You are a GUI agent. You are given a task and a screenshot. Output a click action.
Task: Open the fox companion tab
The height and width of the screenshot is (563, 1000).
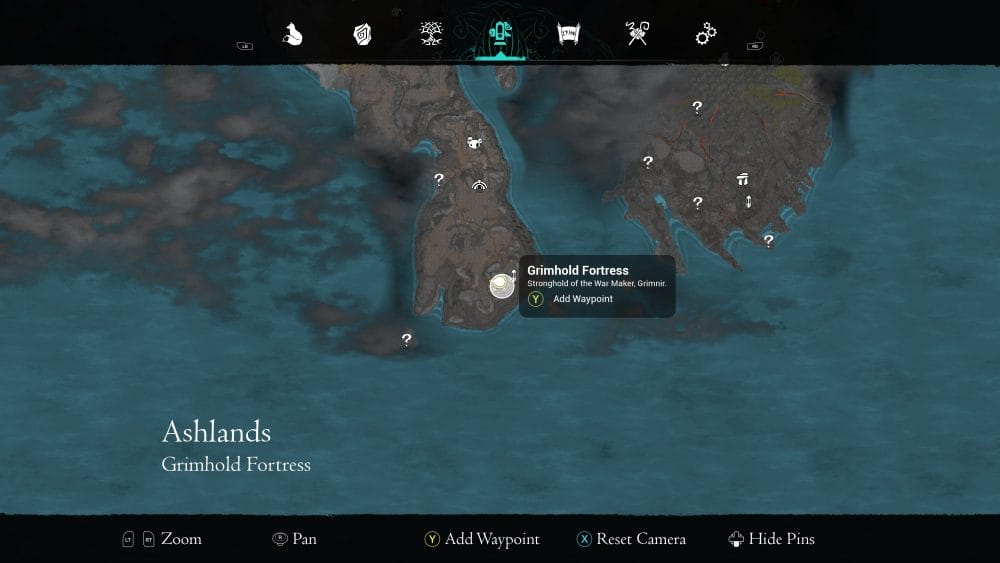[x=293, y=35]
